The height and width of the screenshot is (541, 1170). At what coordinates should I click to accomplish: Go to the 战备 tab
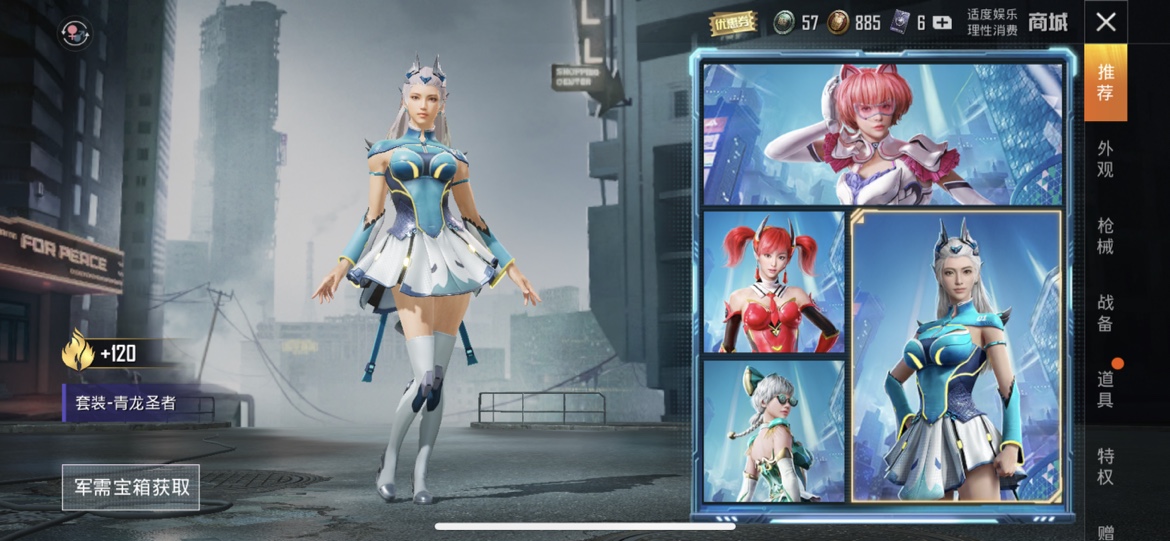coord(1105,312)
